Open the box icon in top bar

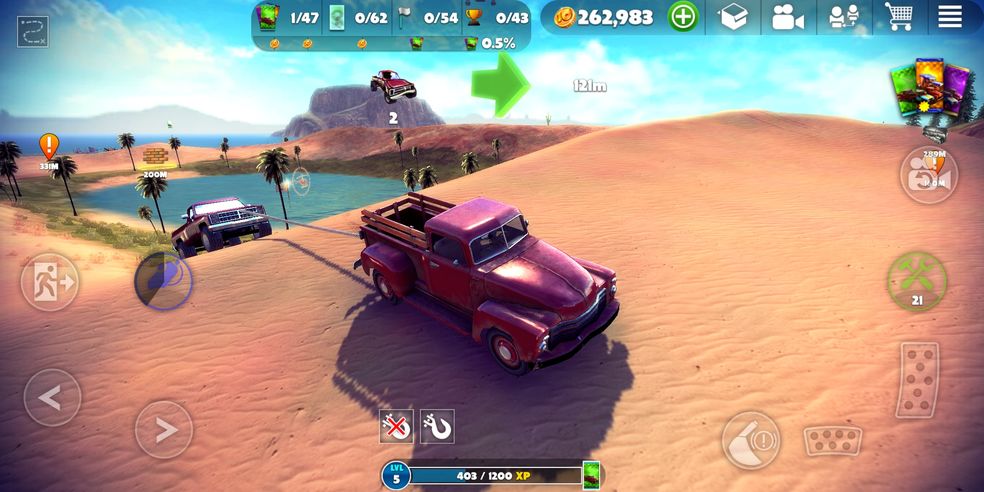[x=734, y=17]
